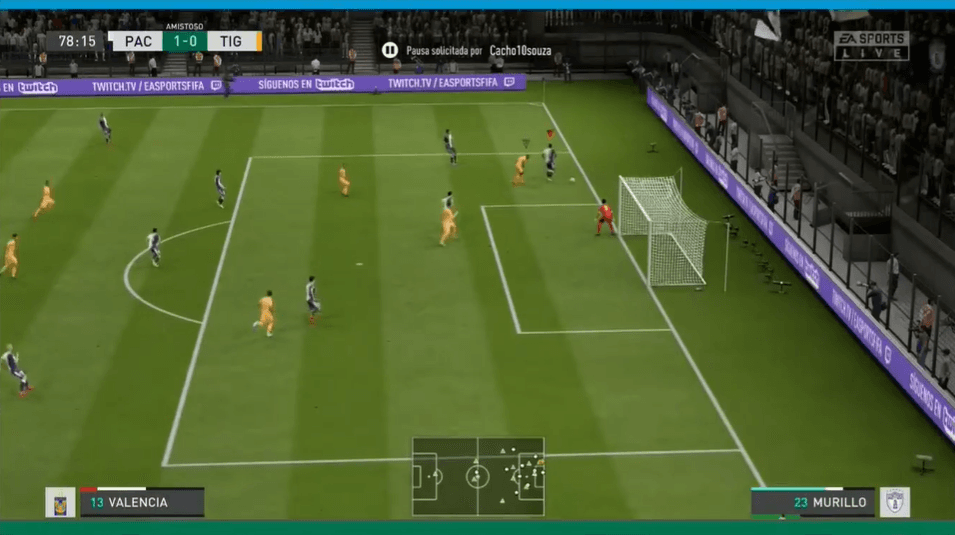Click the EA Sports Live logo
955x535 pixels.
pyautogui.click(x=871, y=45)
